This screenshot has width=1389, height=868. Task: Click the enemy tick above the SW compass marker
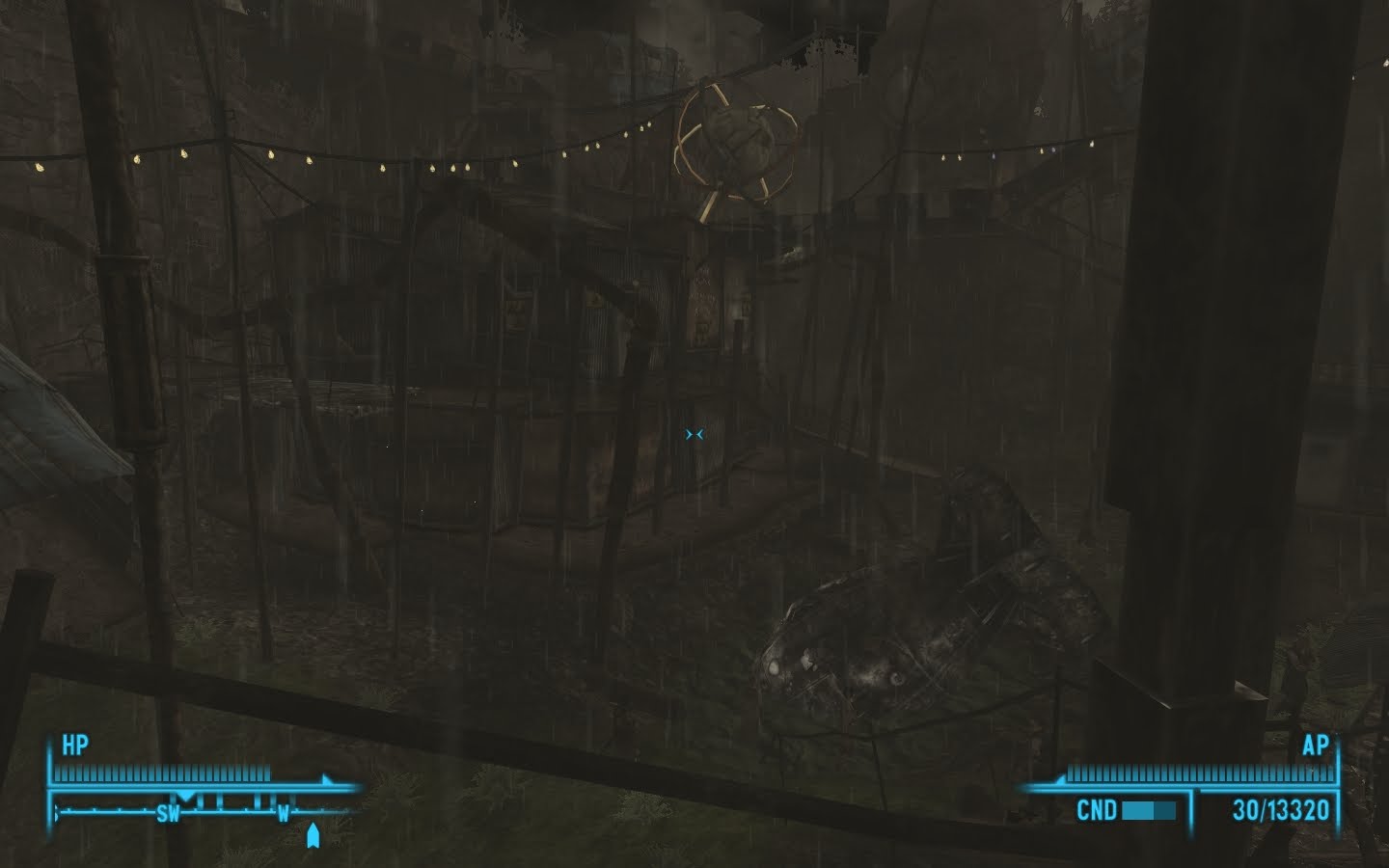coord(186,797)
